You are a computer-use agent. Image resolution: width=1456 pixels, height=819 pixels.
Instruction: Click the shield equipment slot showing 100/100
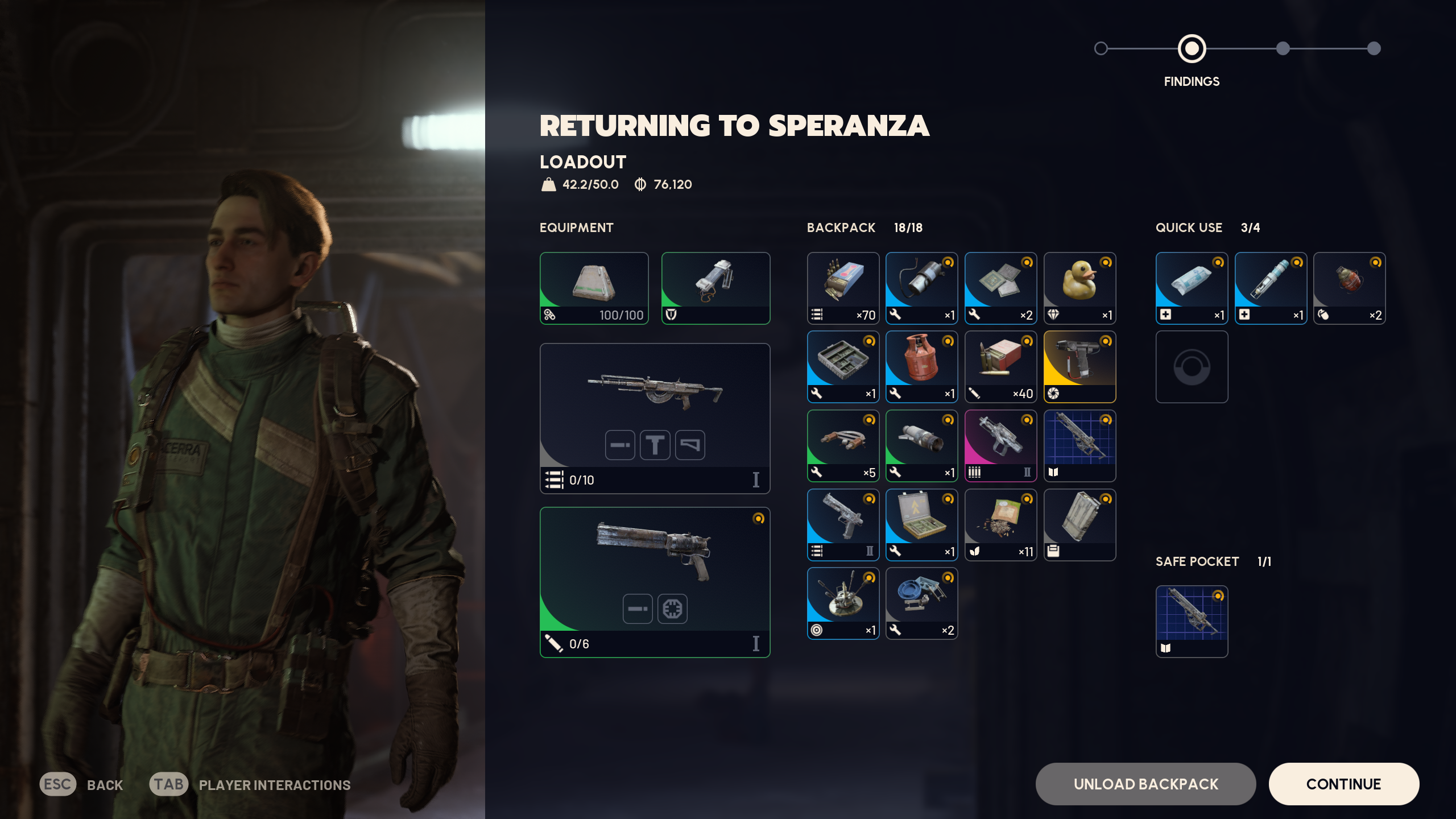[x=594, y=288]
